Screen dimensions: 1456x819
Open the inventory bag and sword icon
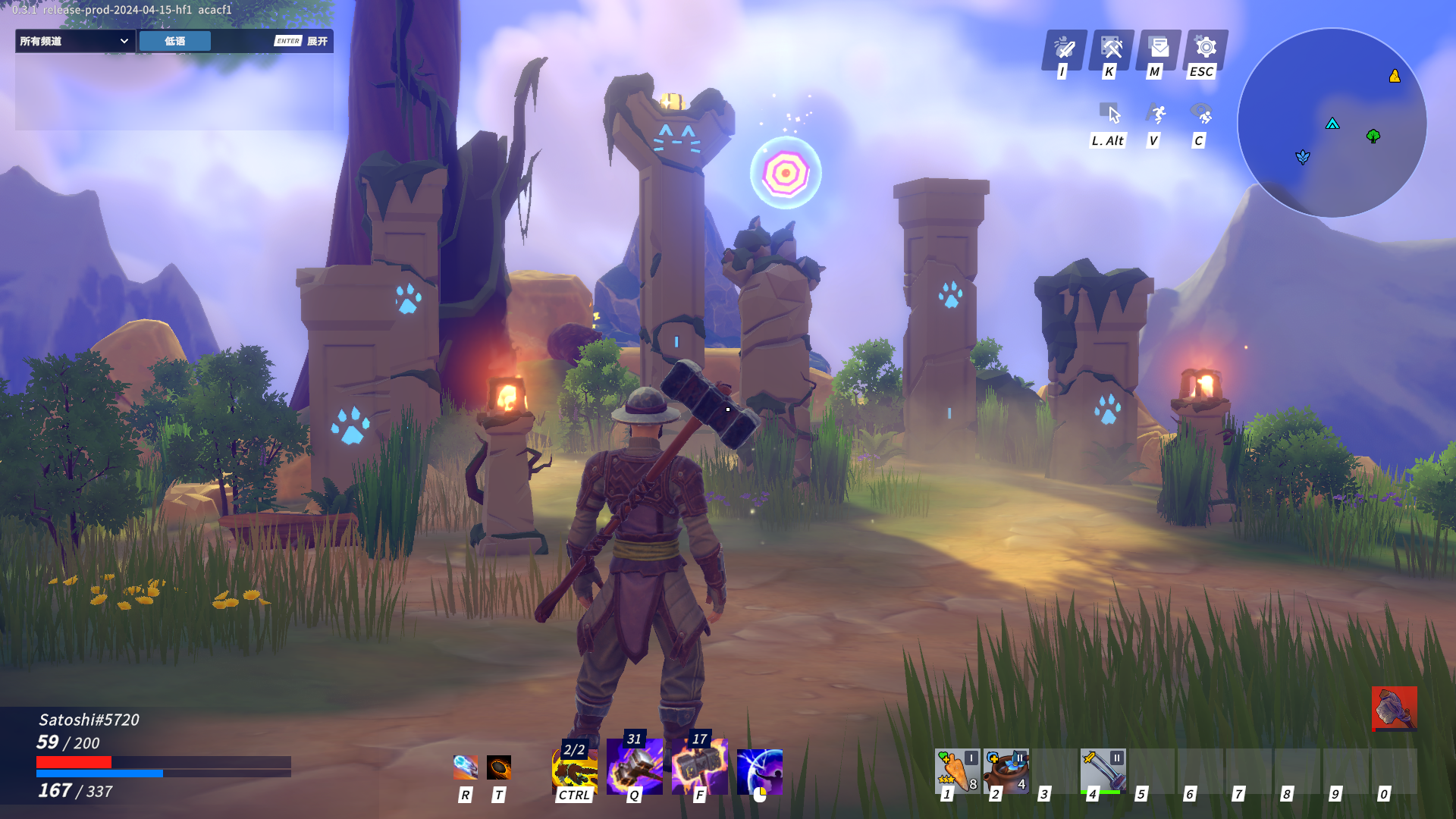click(x=1065, y=49)
